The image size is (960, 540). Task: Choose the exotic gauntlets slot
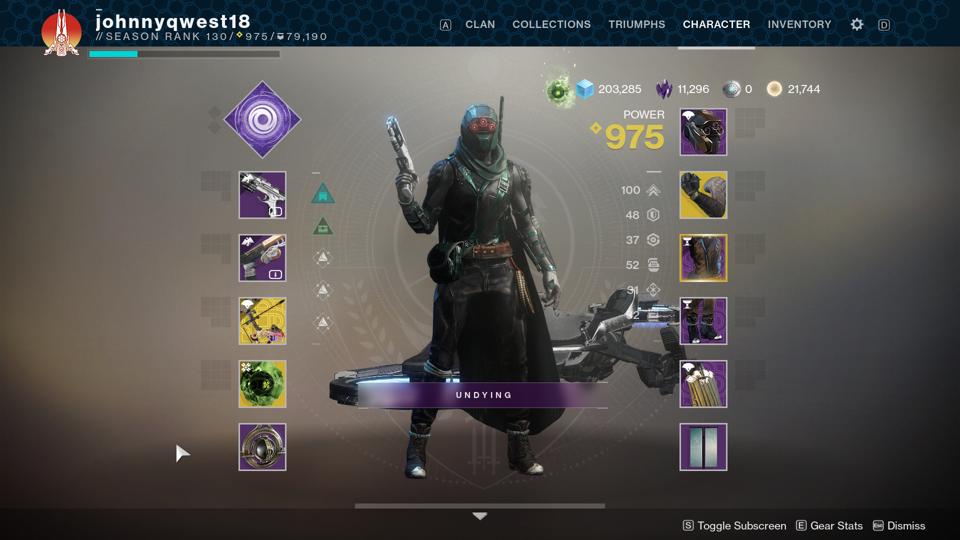point(703,195)
